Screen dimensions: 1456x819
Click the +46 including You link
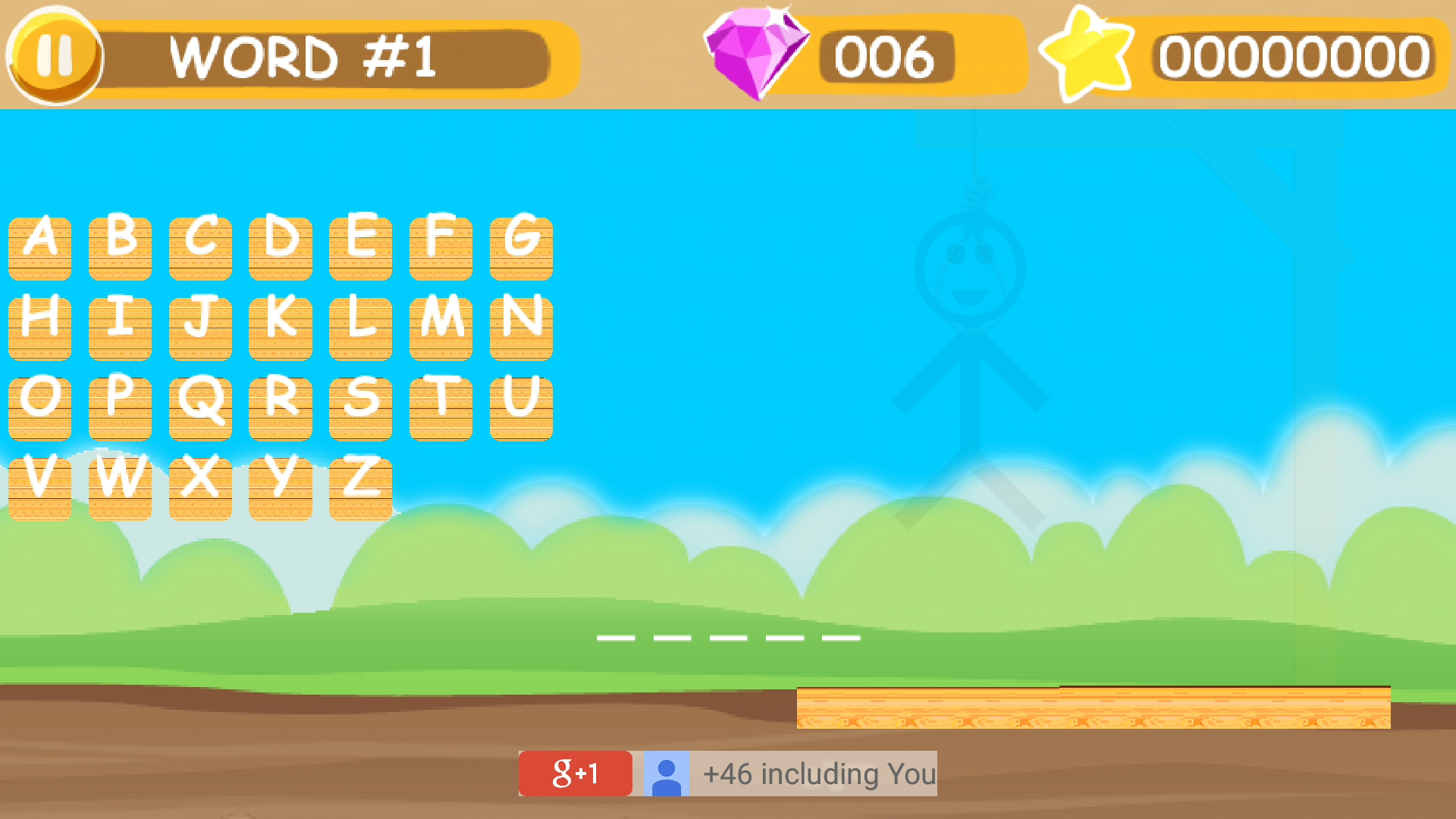pos(819,774)
